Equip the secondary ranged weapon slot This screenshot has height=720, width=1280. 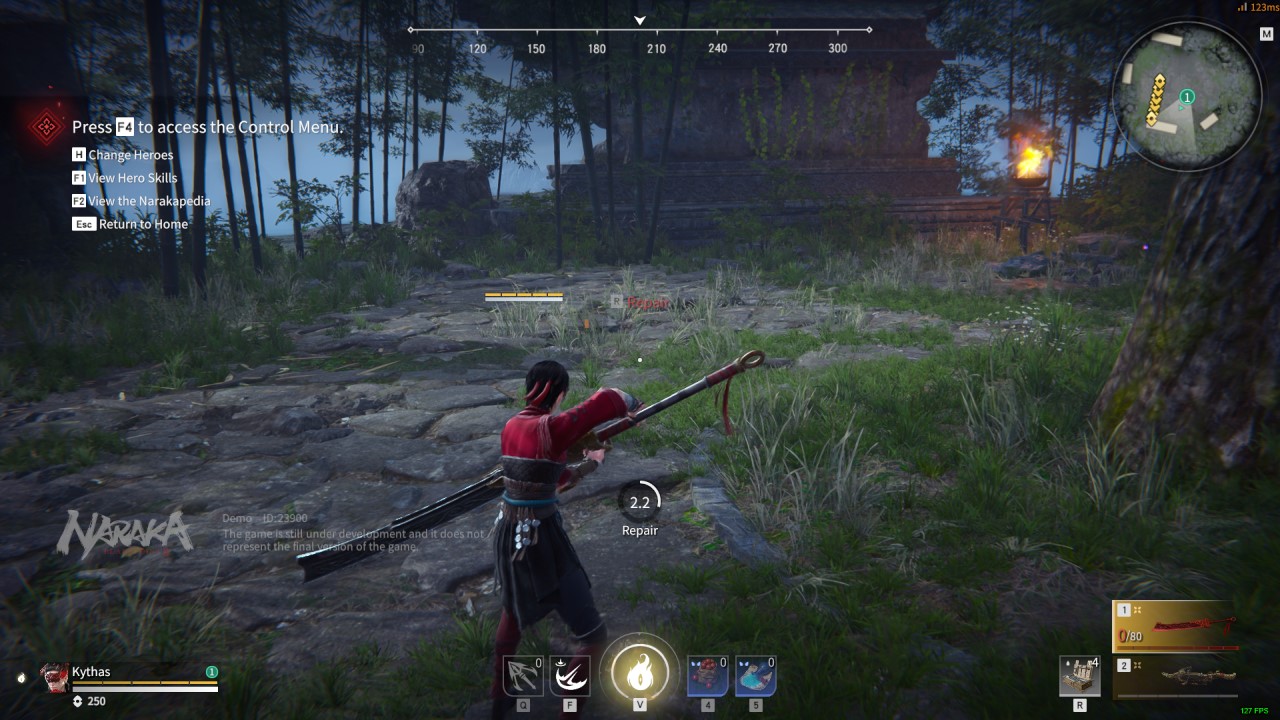point(1176,676)
